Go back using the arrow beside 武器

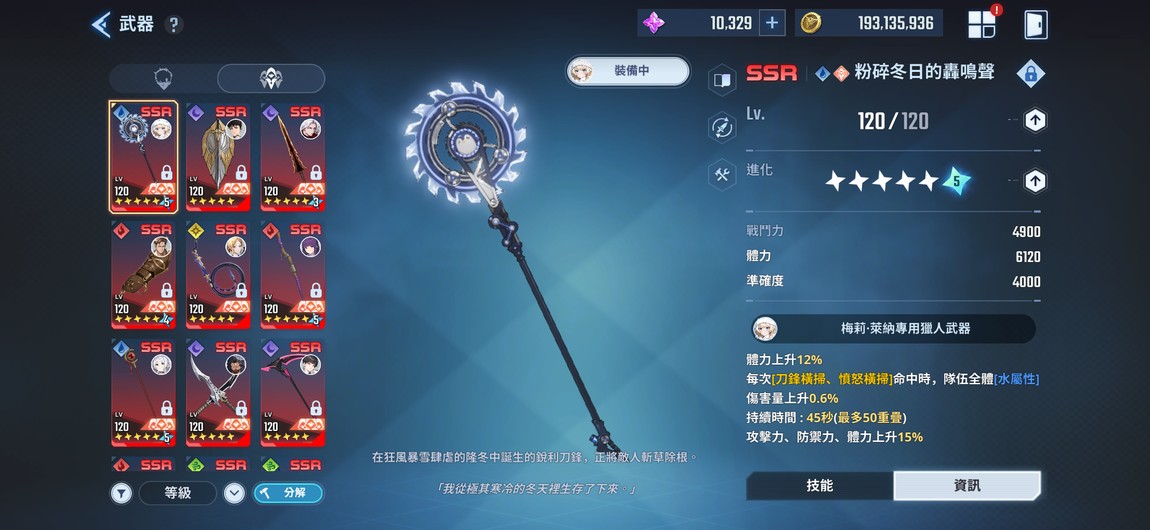(101, 24)
